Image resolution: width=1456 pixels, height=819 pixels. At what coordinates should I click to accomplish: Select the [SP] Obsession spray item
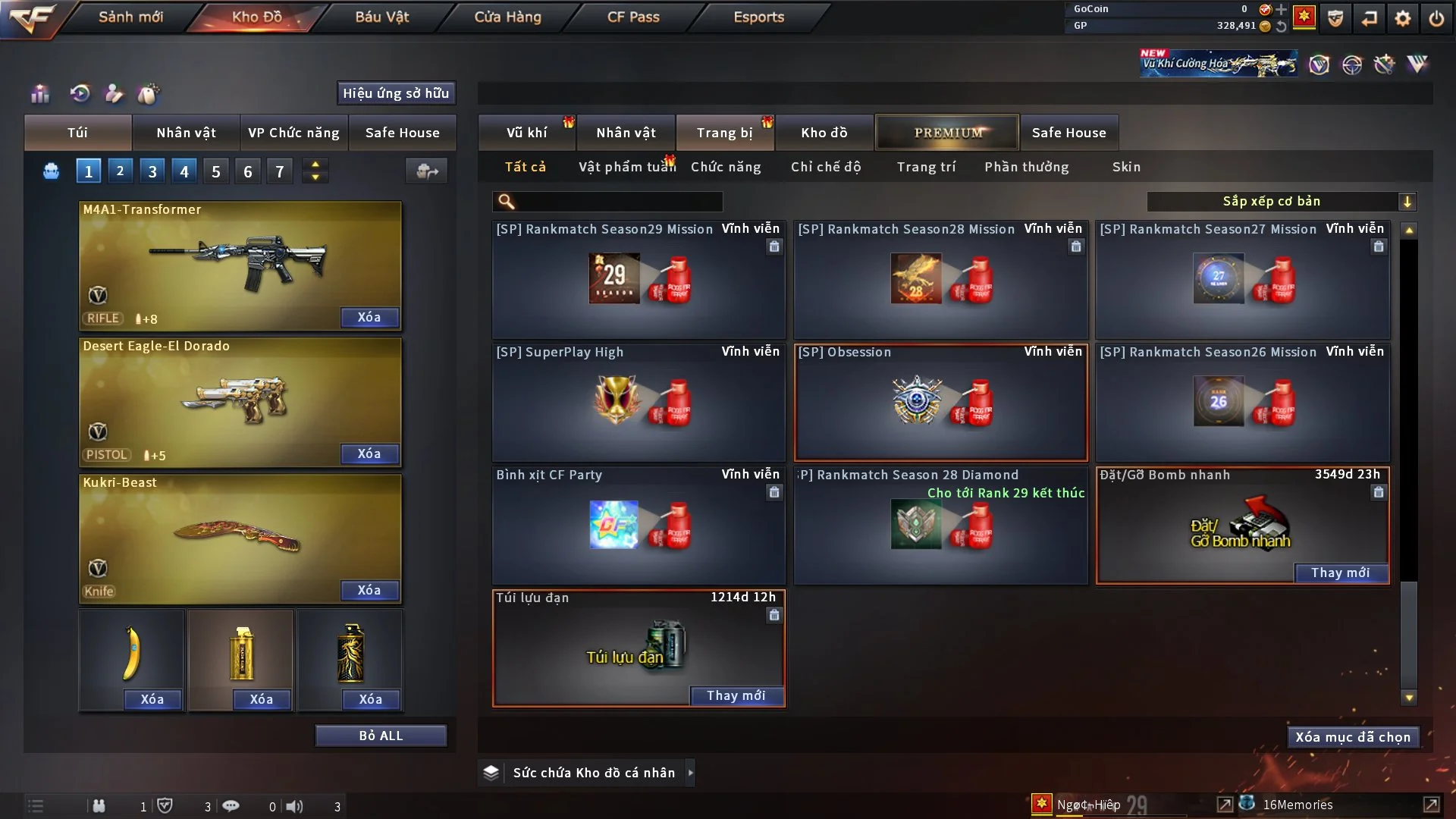(940, 403)
